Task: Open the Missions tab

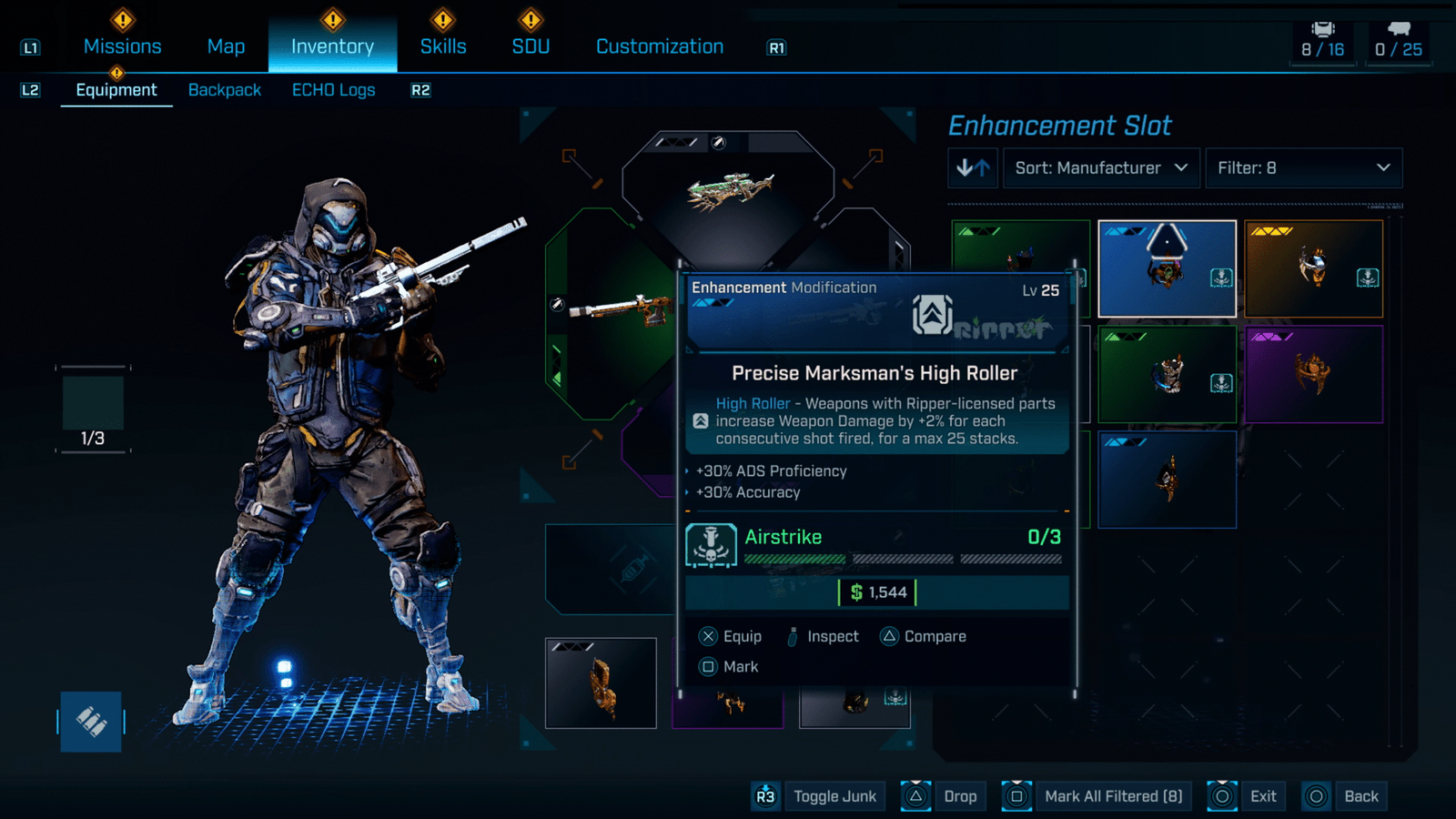Action: [x=122, y=46]
